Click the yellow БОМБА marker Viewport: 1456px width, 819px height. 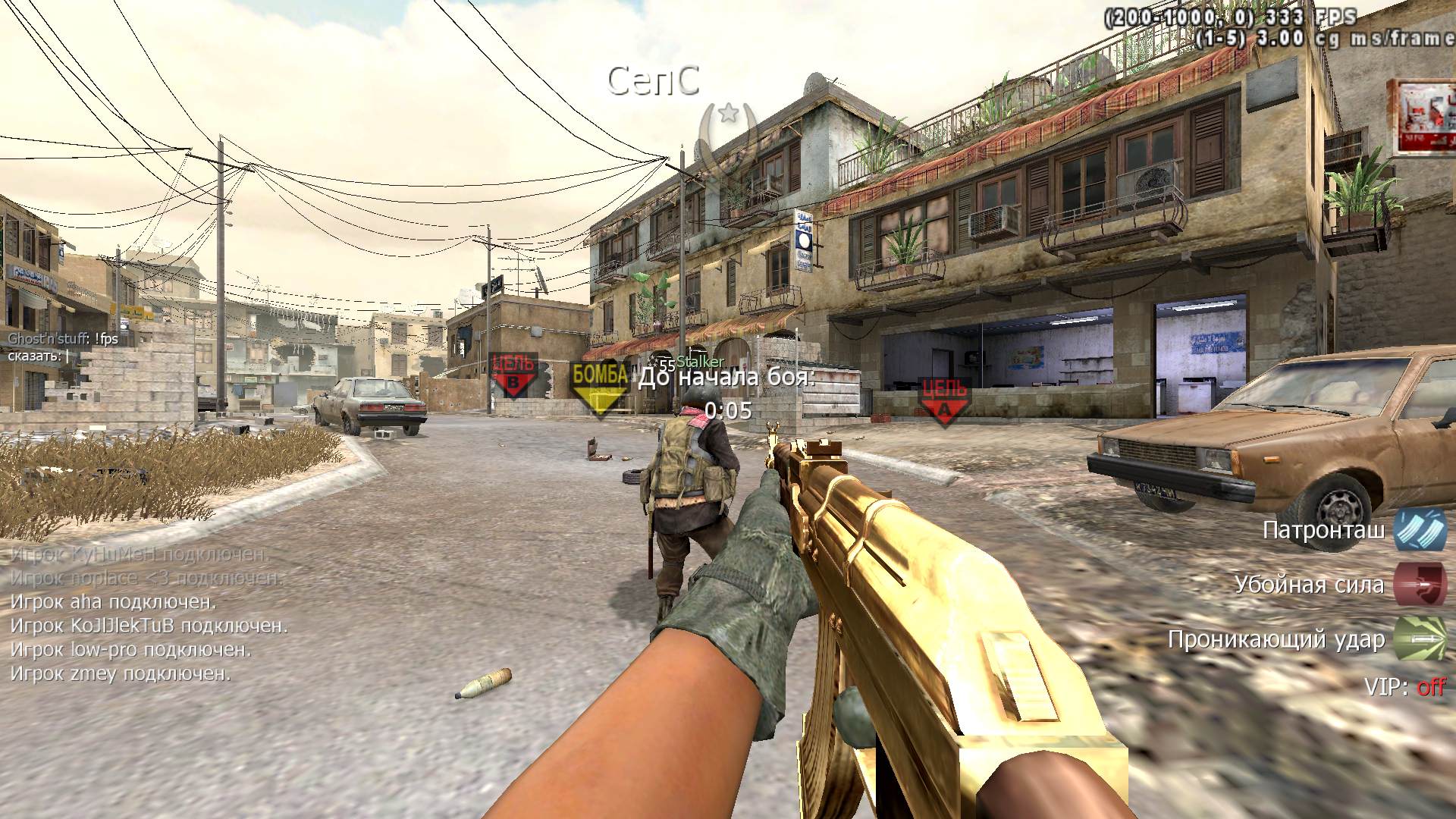coord(600,385)
